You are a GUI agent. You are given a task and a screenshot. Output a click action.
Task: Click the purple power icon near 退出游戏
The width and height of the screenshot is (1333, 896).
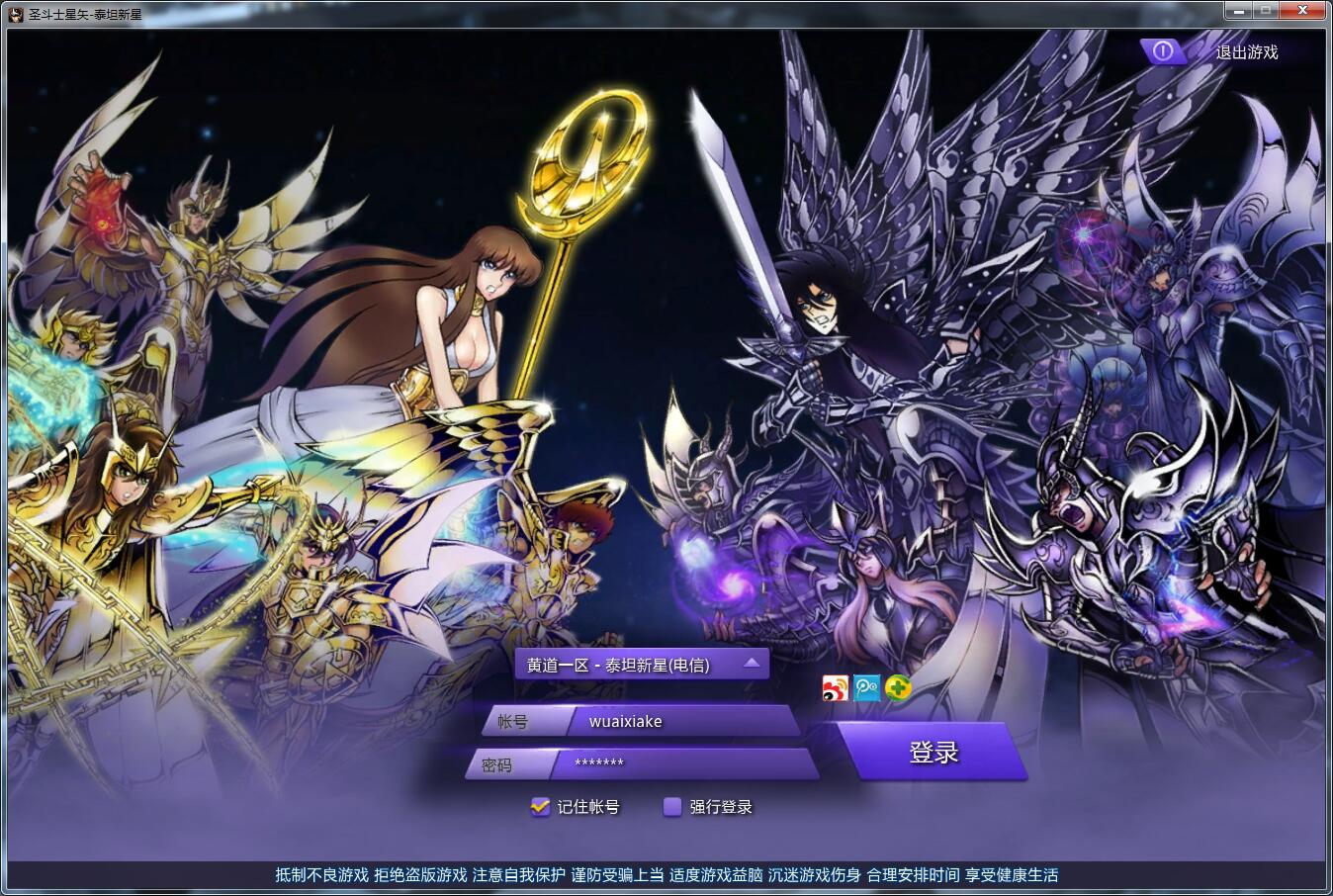tap(1163, 51)
